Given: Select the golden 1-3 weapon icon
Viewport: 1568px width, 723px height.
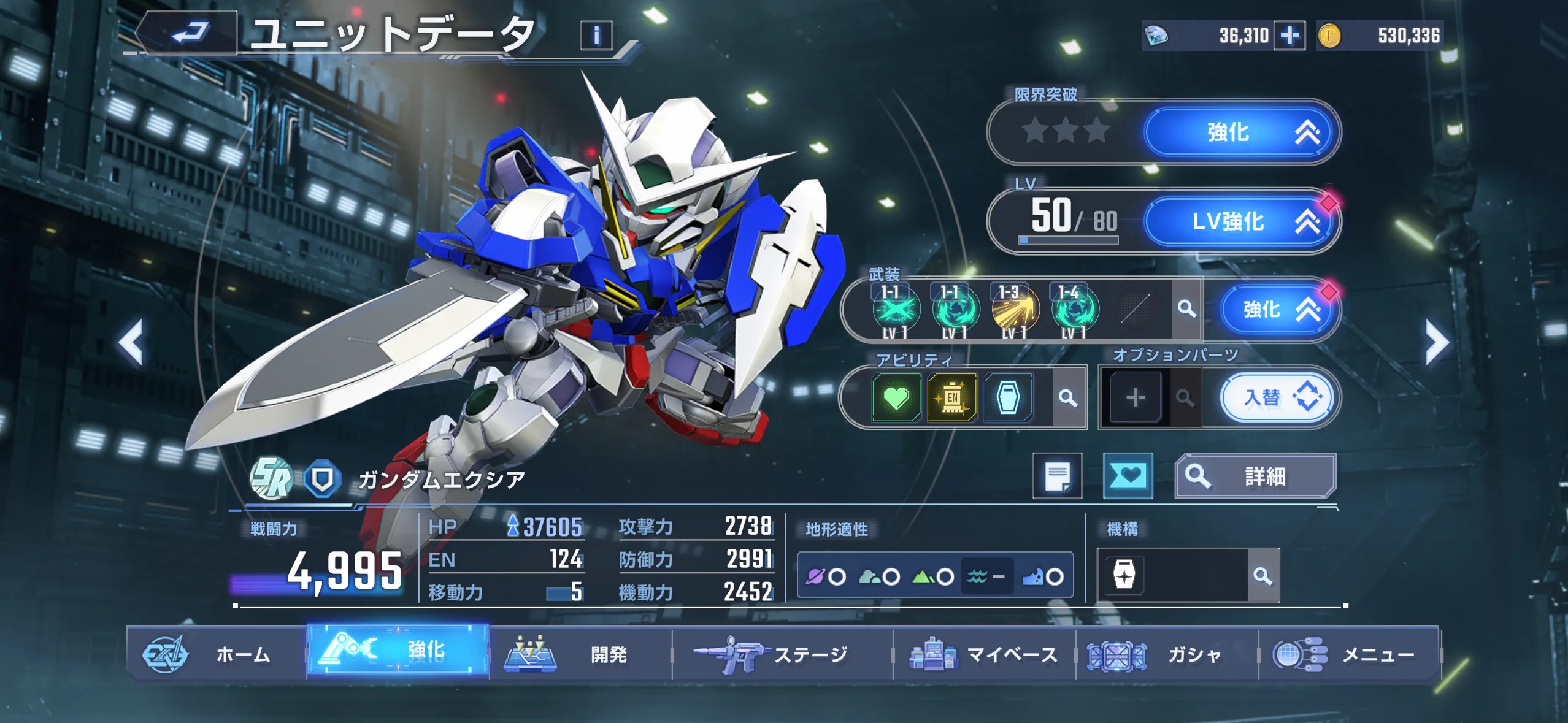Looking at the screenshot, I should tap(1015, 309).
